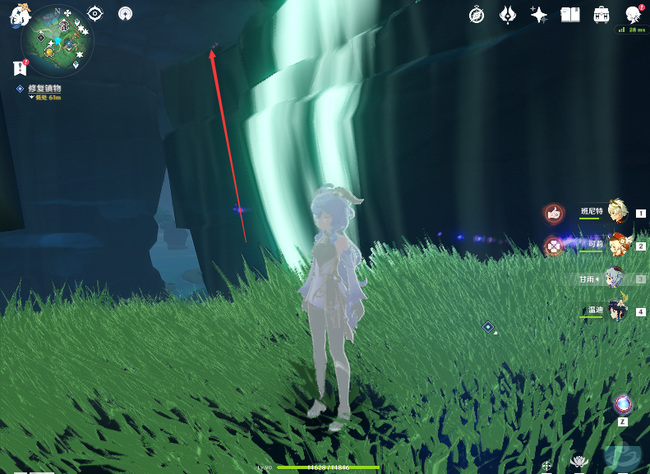Switch to party member 温迪
This screenshot has width=650, height=474.
[617, 311]
